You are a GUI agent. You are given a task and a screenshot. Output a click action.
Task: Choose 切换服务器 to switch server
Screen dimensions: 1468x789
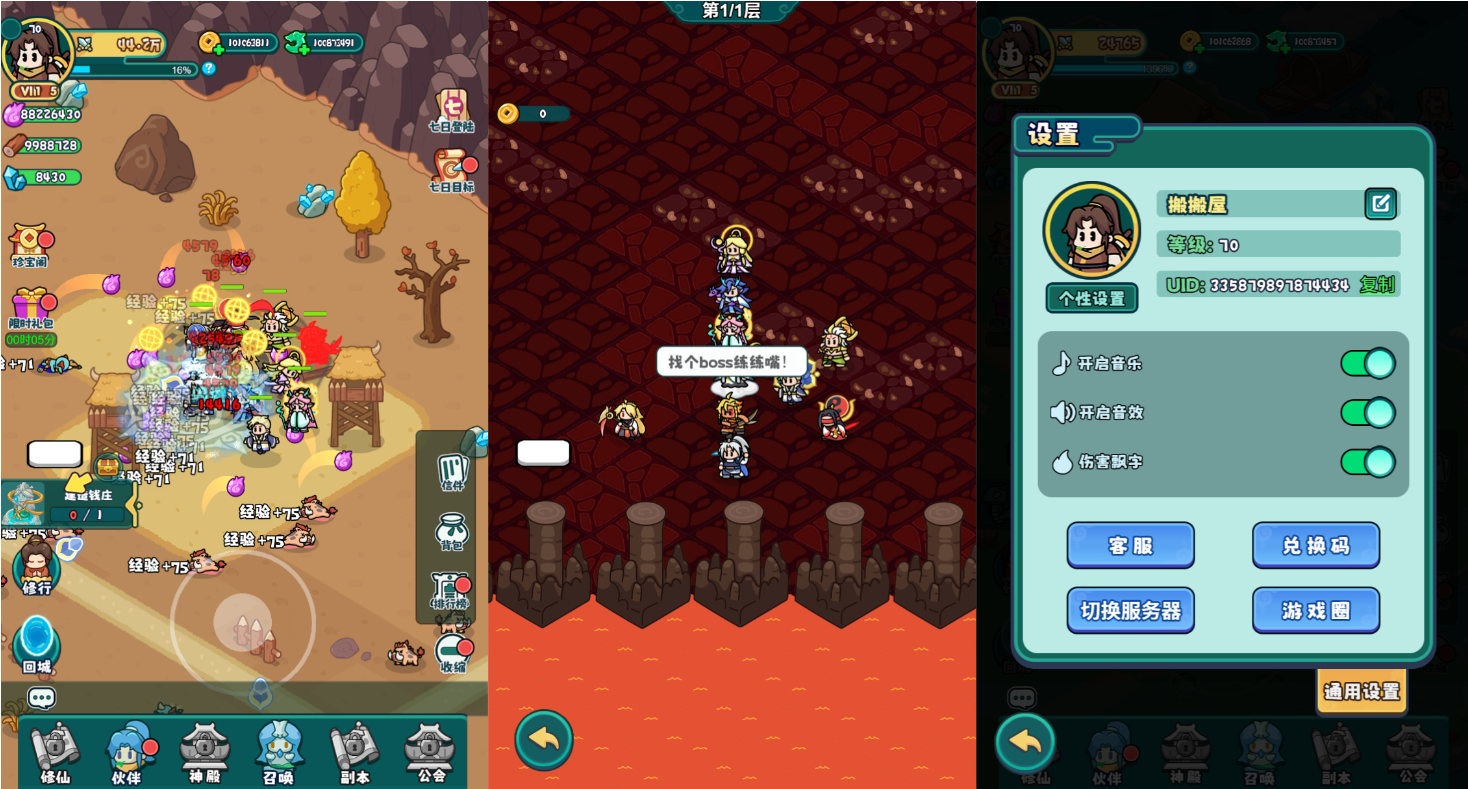1130,610
